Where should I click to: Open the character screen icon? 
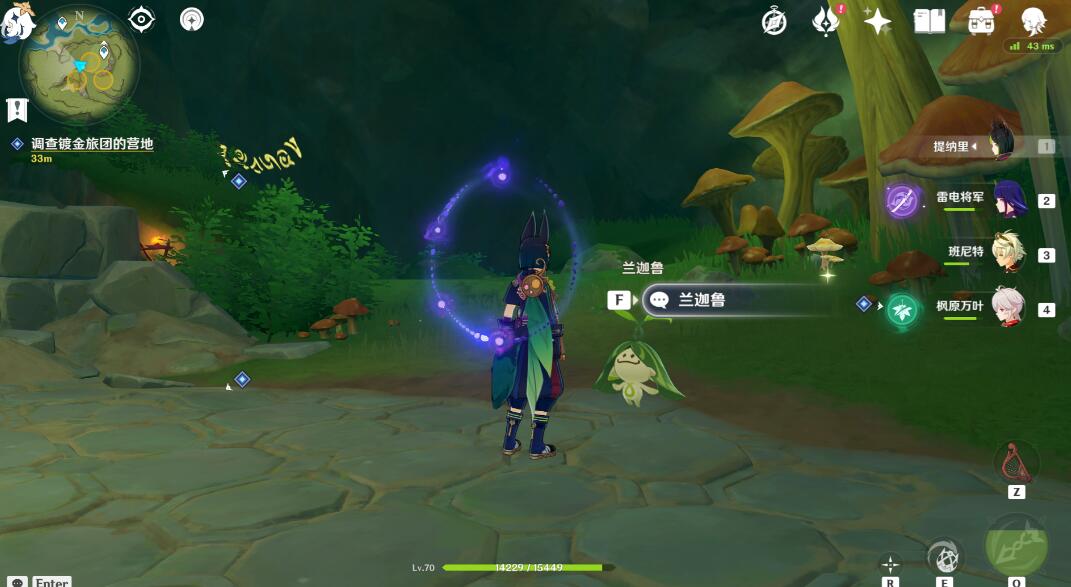point(1033,21)
